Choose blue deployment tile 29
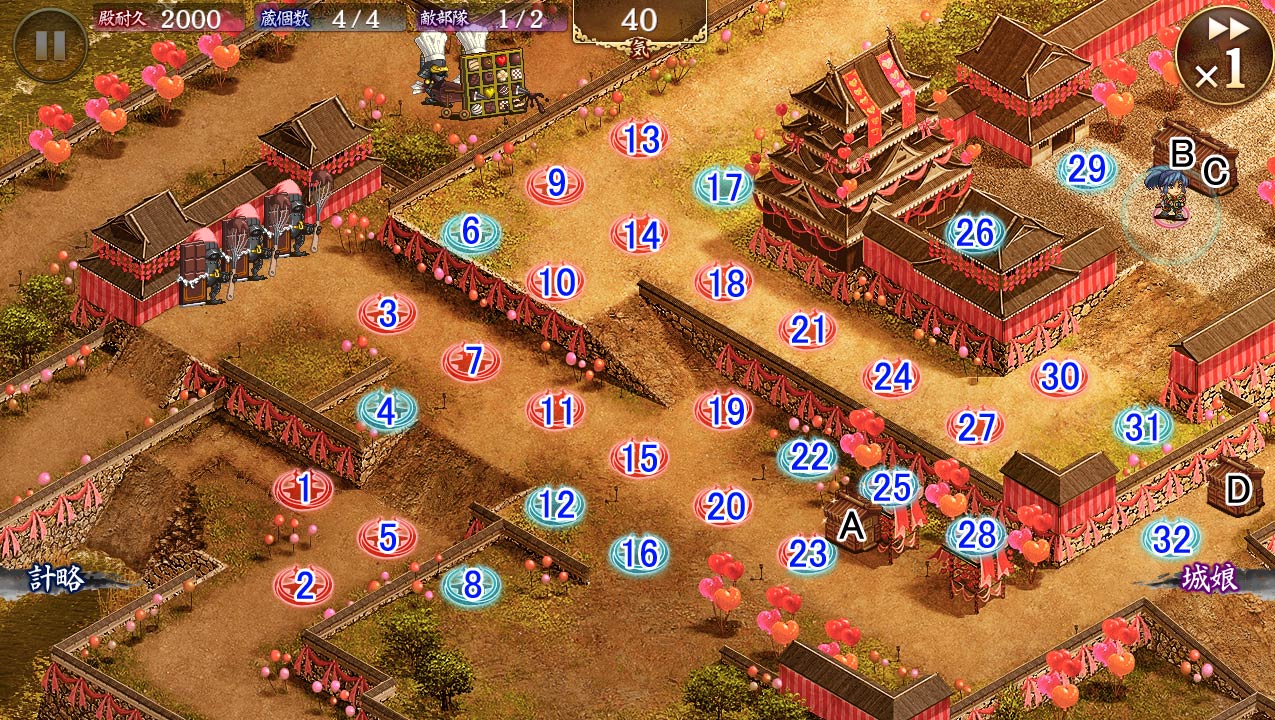The width and height of the screenshot is (1275, 720). (1087, 170)
